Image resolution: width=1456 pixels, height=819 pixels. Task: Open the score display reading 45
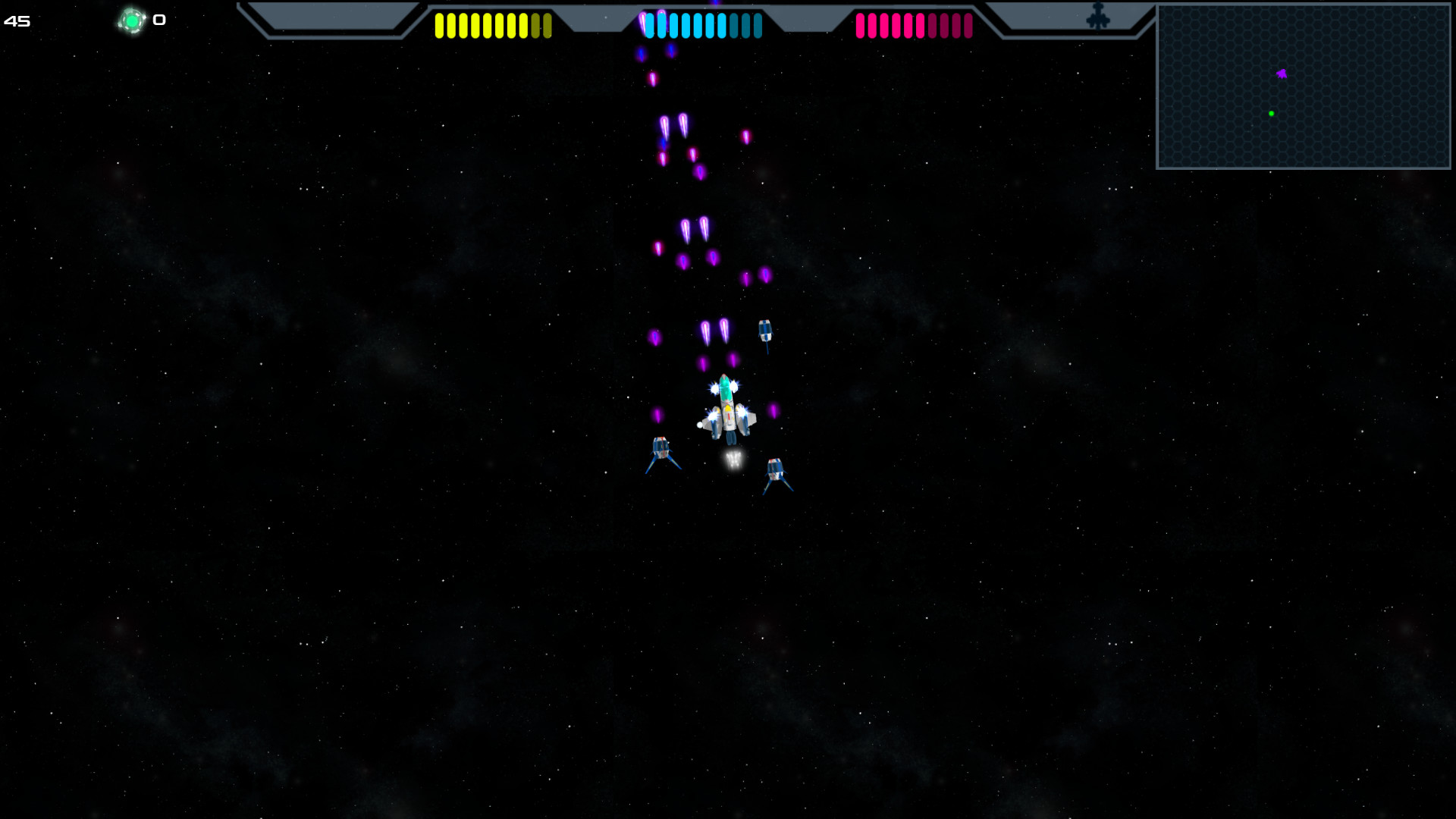(17, 21)
